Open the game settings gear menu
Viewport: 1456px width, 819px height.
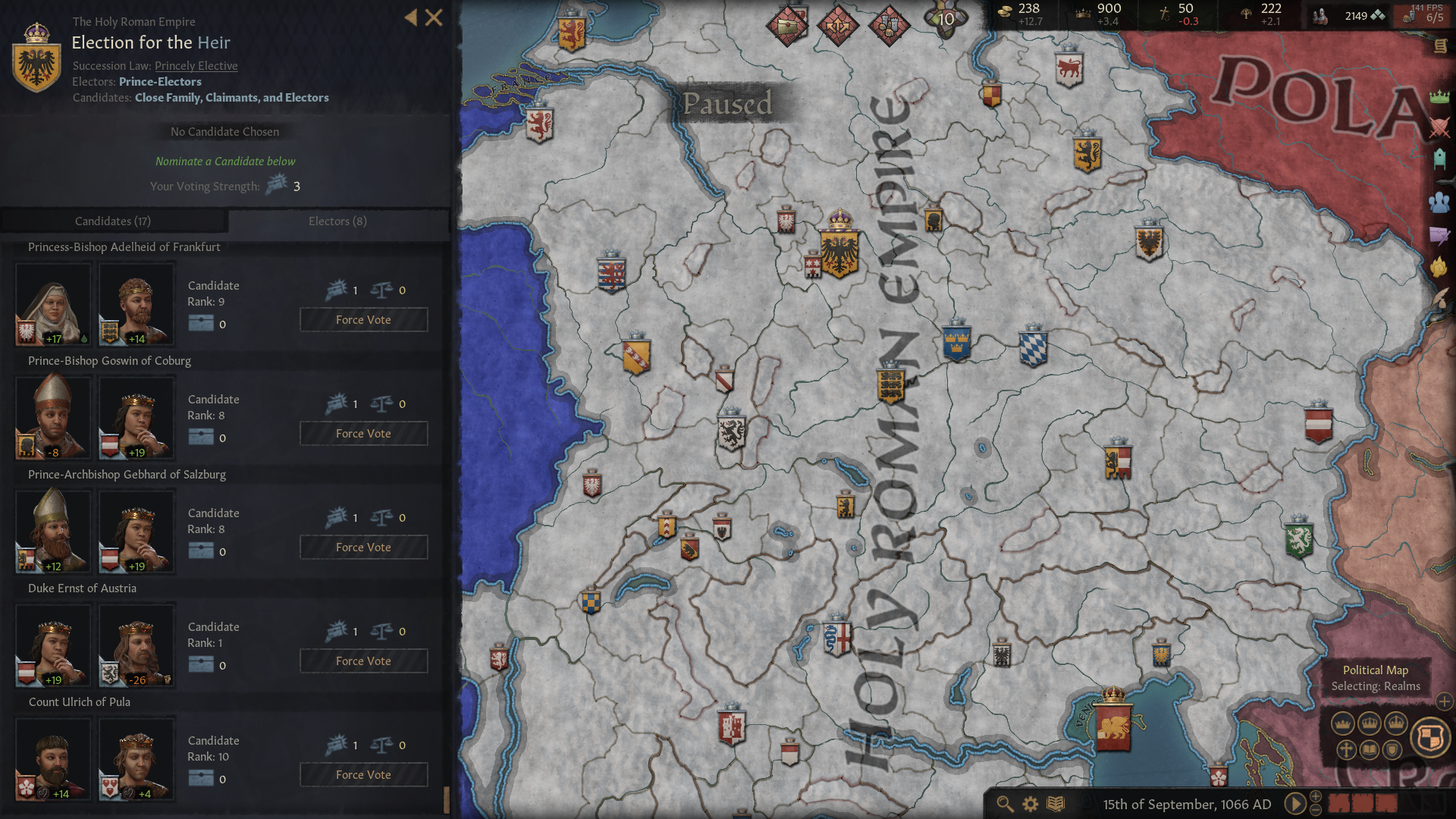tap(1030, 805)
